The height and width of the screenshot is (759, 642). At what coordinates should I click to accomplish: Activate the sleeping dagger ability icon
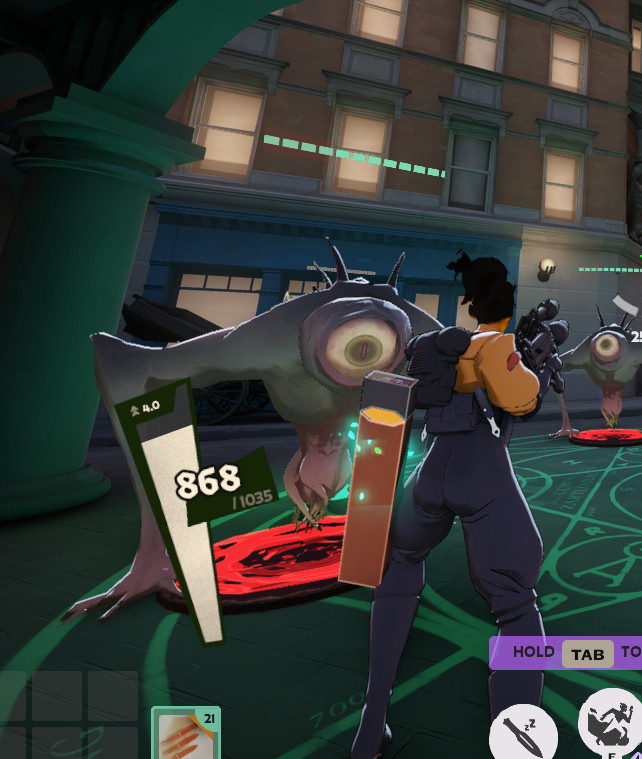523,732
